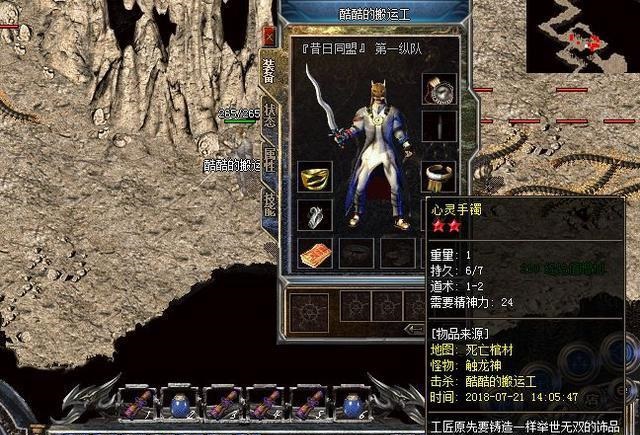Click the dark candle equipment slot
640x435 pixels.
point(438,127)
